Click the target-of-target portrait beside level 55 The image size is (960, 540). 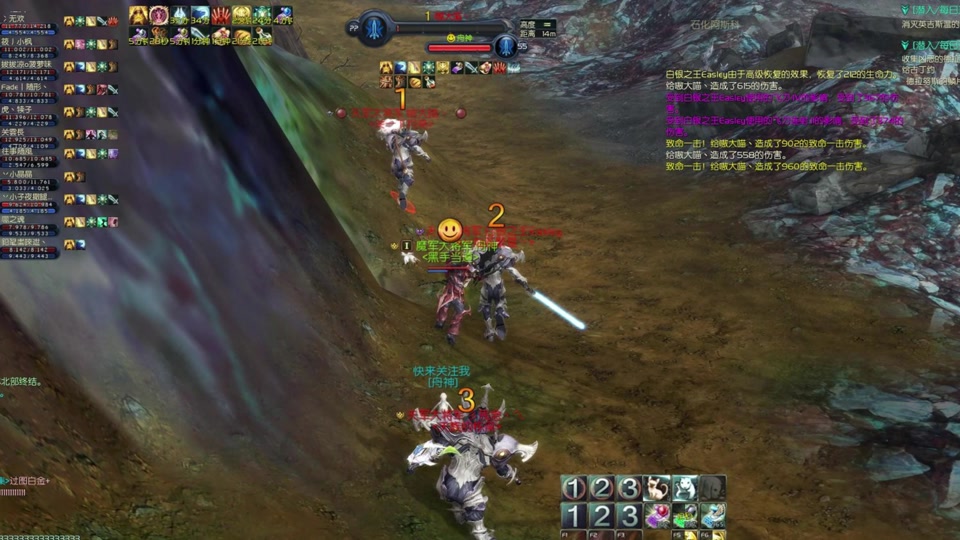coord(506,46)
